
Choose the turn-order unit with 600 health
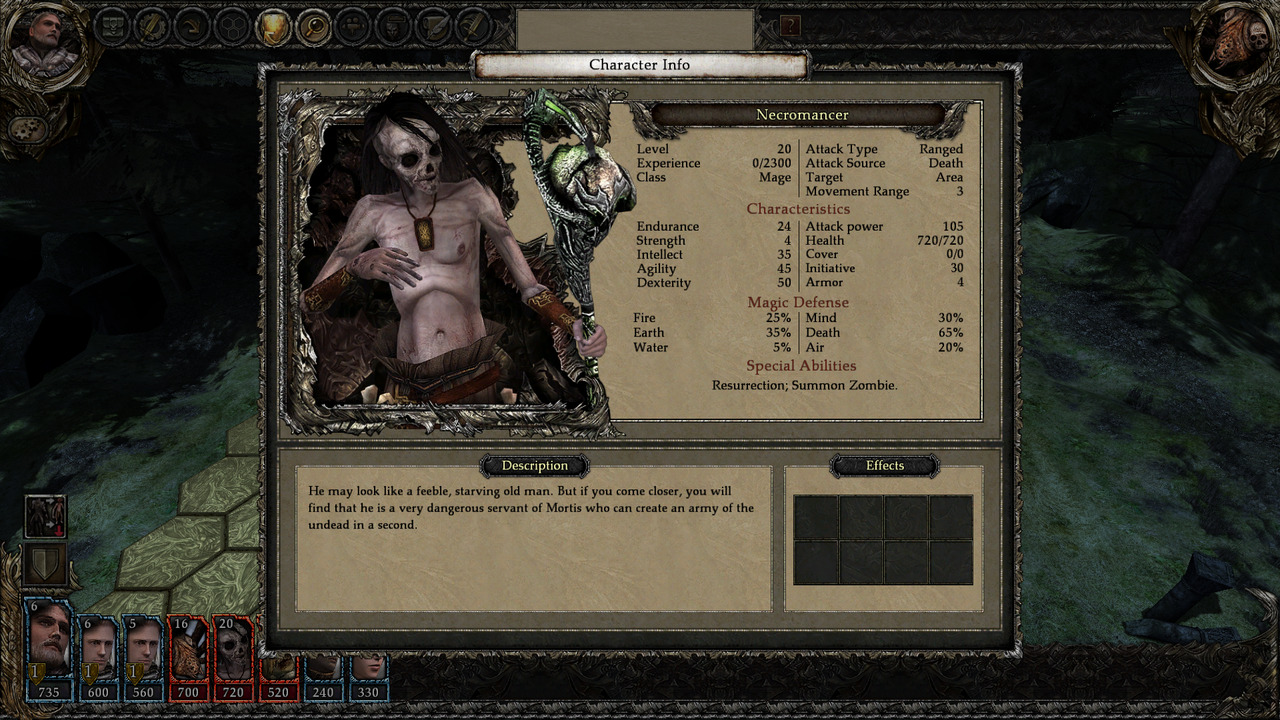pyautogui.click(x=98, y=648)
